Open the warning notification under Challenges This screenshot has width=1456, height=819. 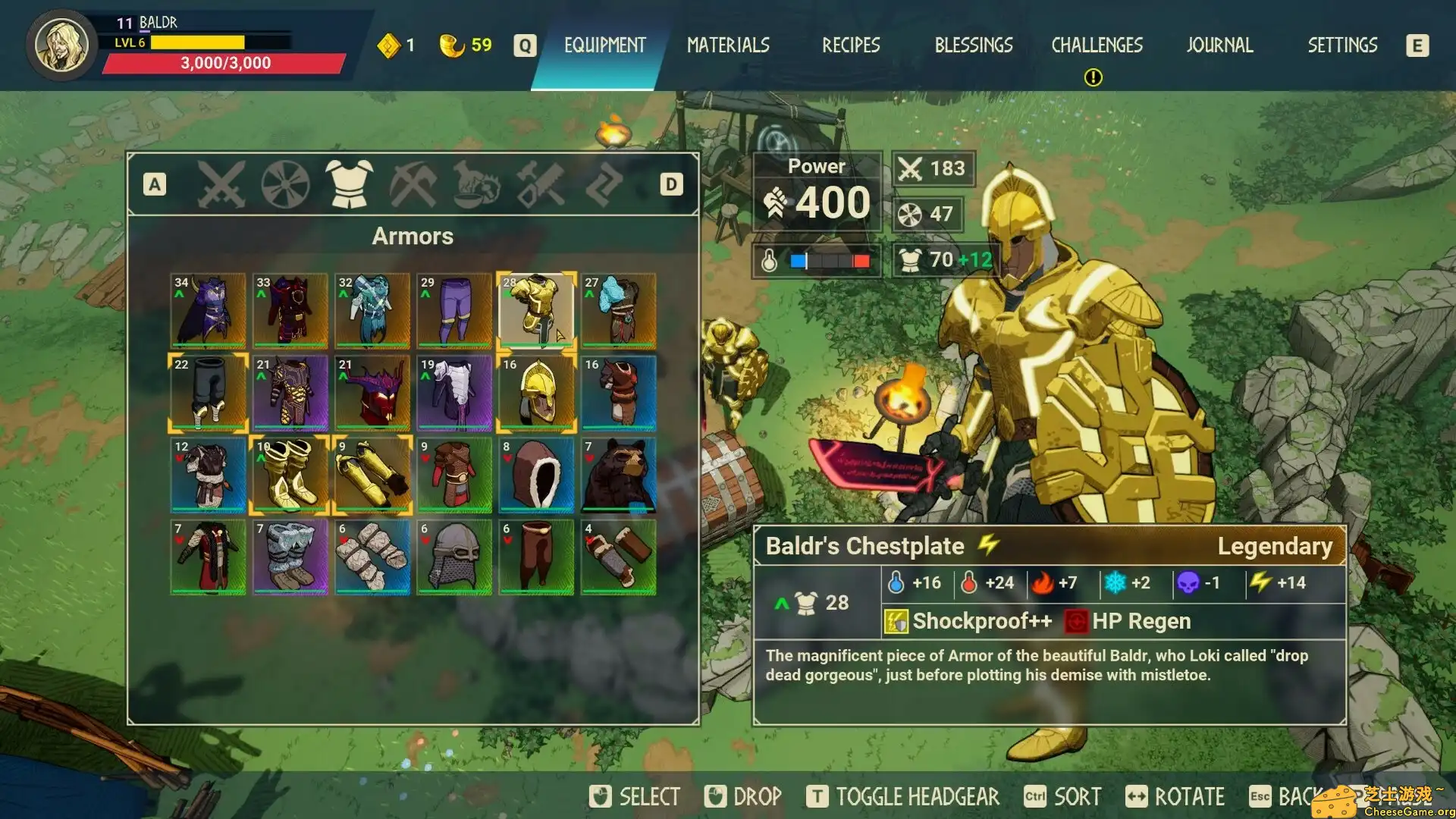tap(1093, 76)
